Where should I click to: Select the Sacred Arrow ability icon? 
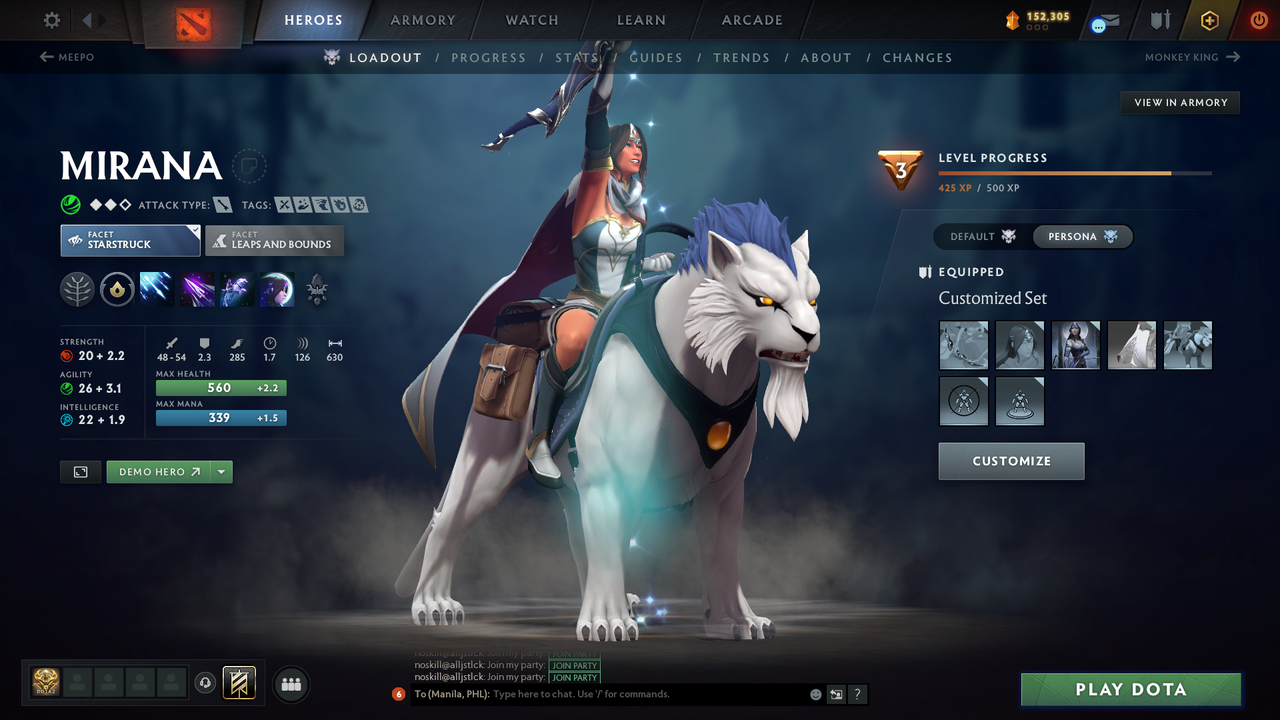197,289
